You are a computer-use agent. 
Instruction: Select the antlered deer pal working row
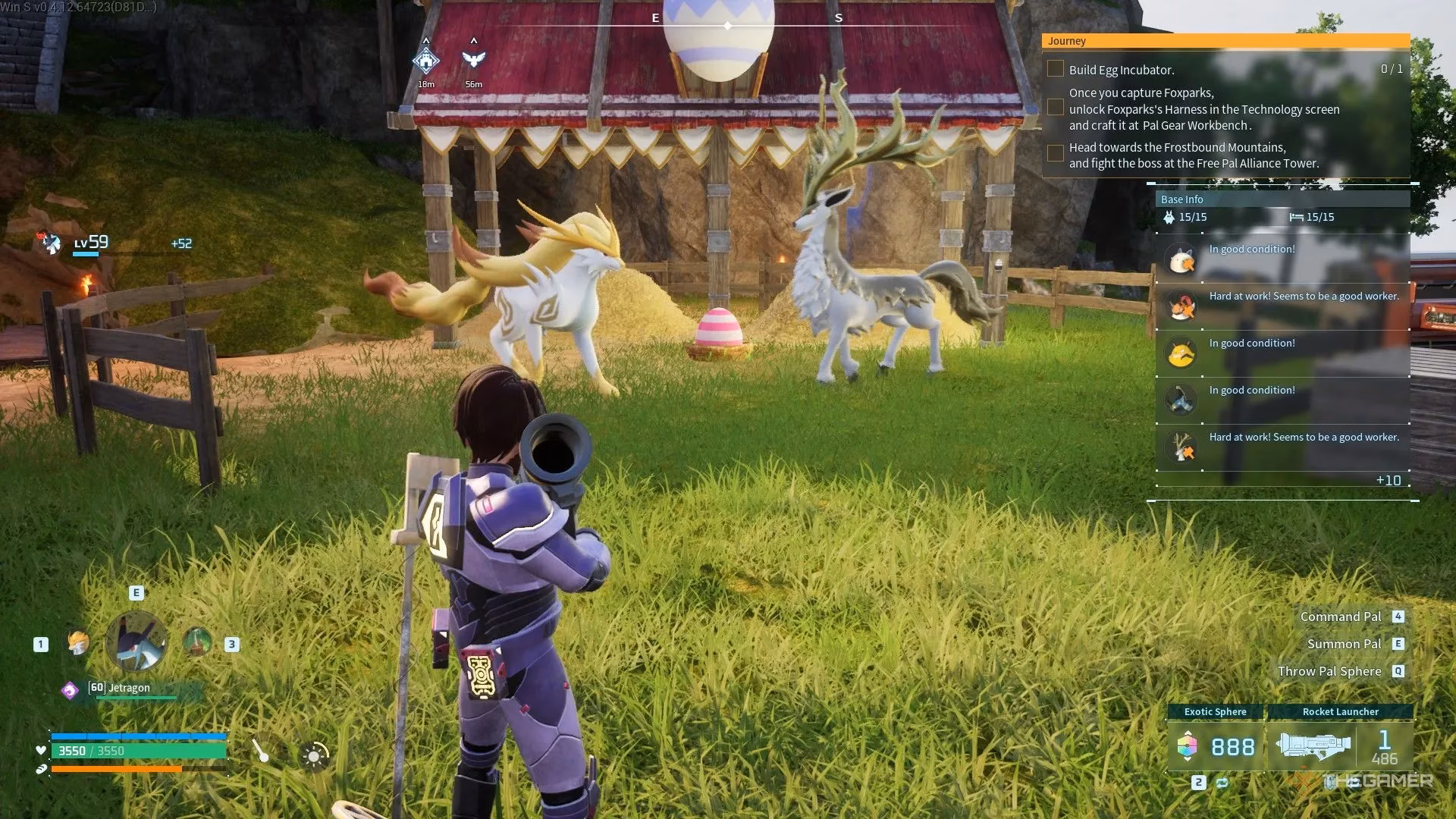1282,447
